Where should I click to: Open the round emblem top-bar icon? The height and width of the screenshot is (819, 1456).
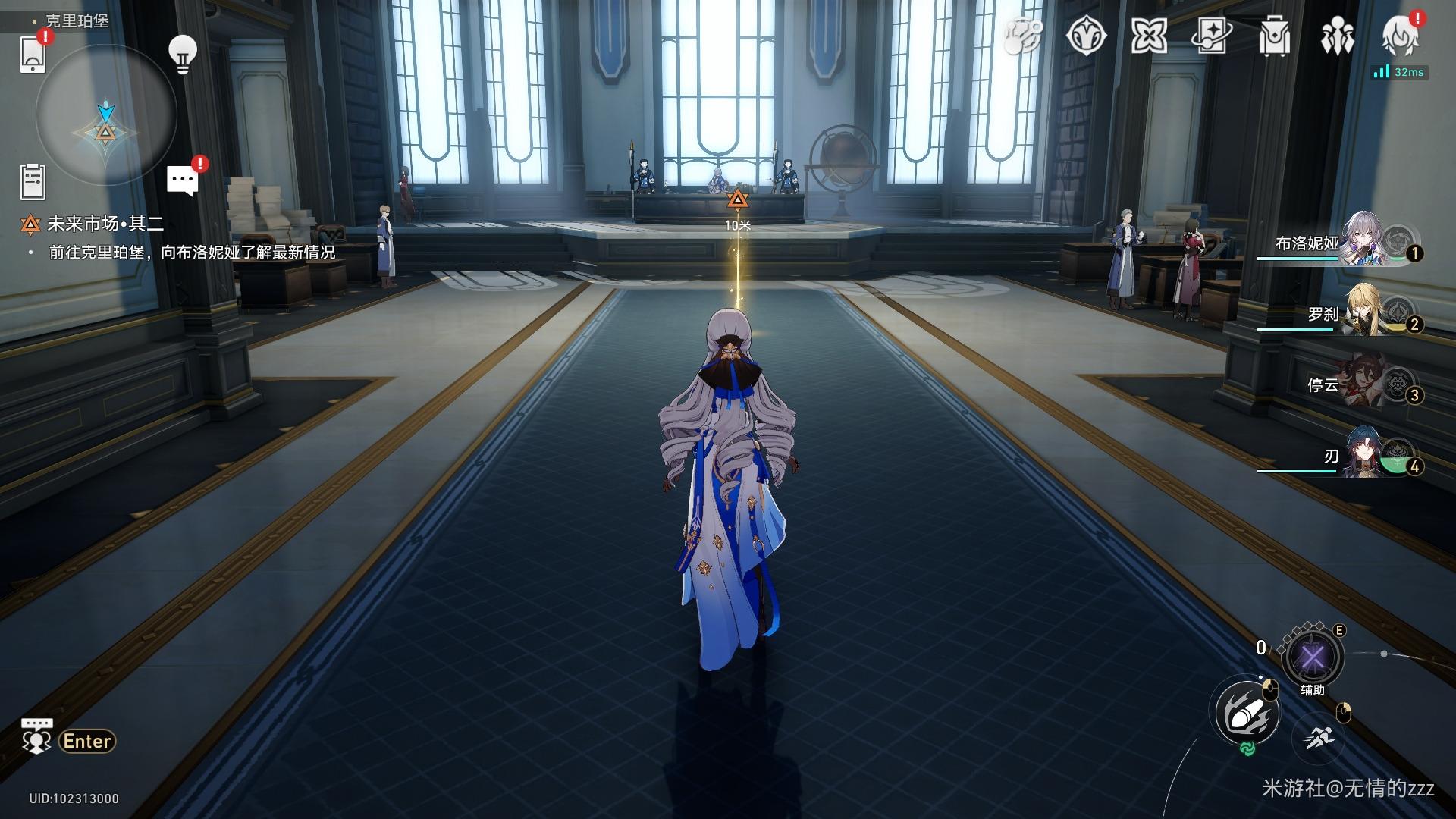pyautogui.click(x=1086, y=36)
